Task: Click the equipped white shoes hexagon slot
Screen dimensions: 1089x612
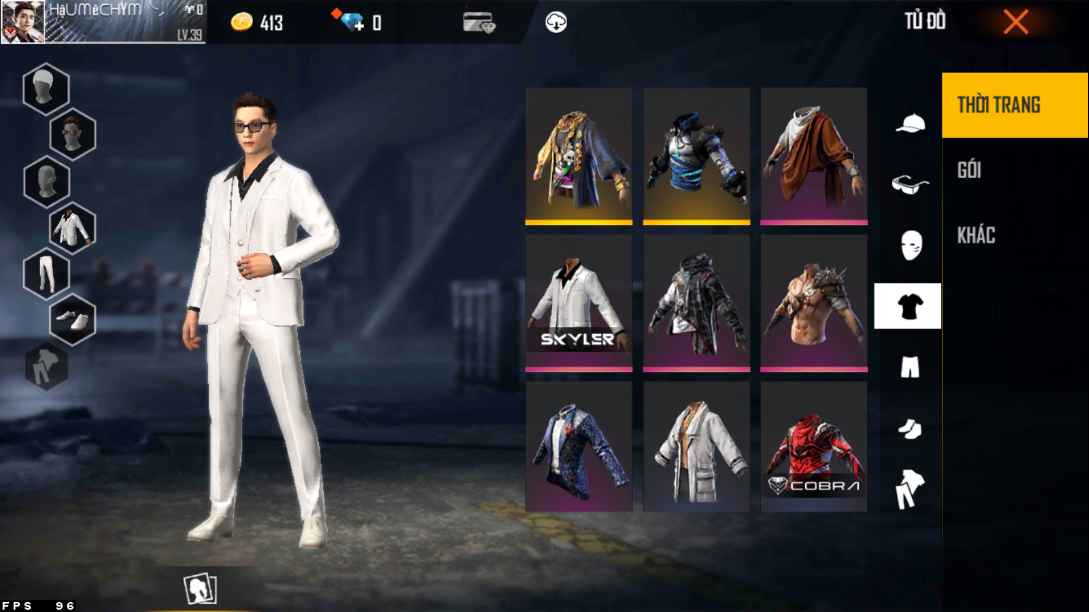Action: pos(72,319)
